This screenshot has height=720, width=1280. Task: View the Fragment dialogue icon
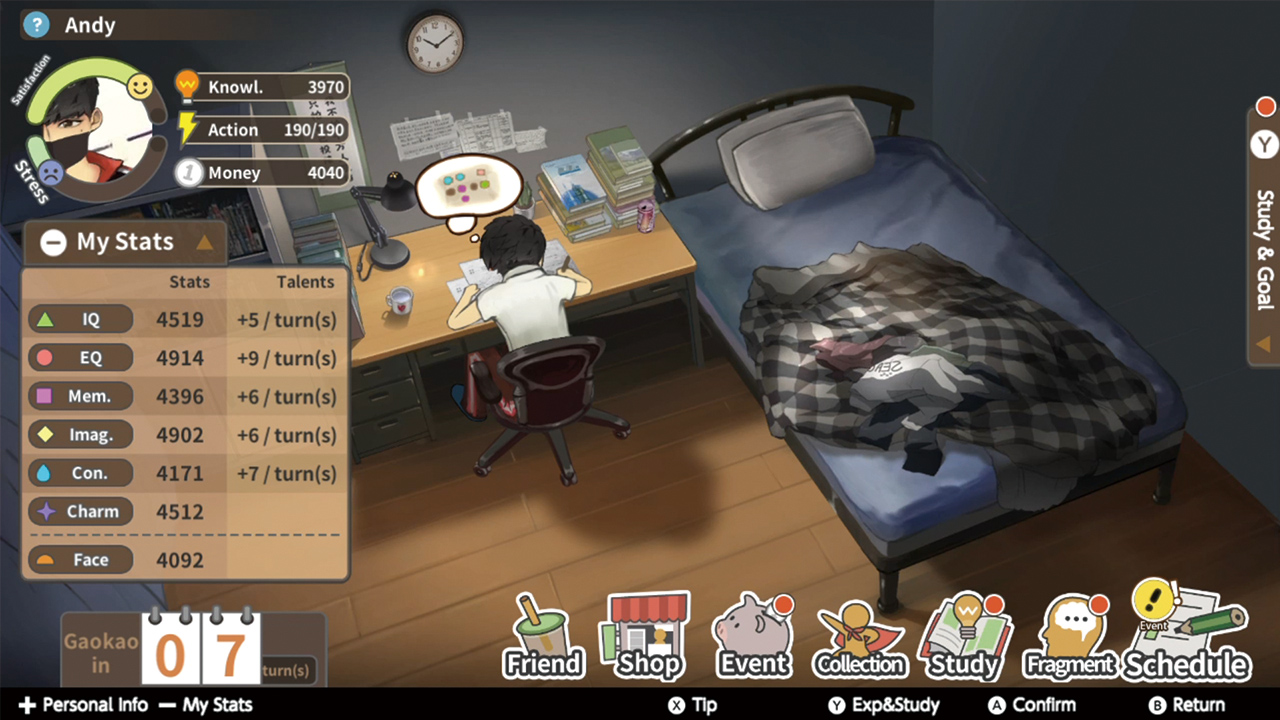[x=1070, y=636]
